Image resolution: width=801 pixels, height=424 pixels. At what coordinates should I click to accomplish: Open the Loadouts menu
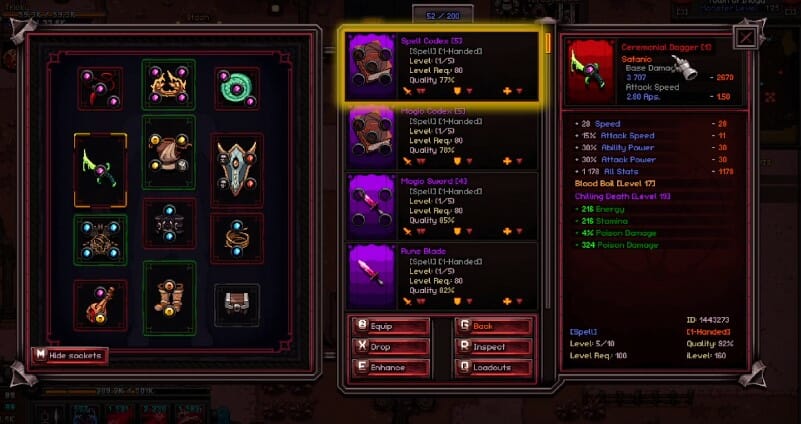495,367
